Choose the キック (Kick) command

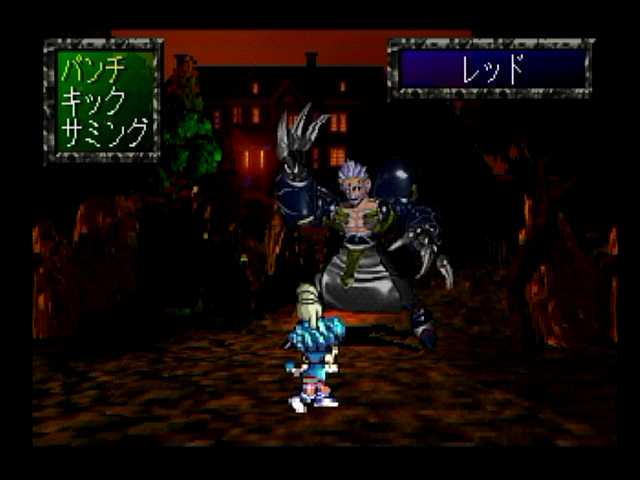click(92, 101)
